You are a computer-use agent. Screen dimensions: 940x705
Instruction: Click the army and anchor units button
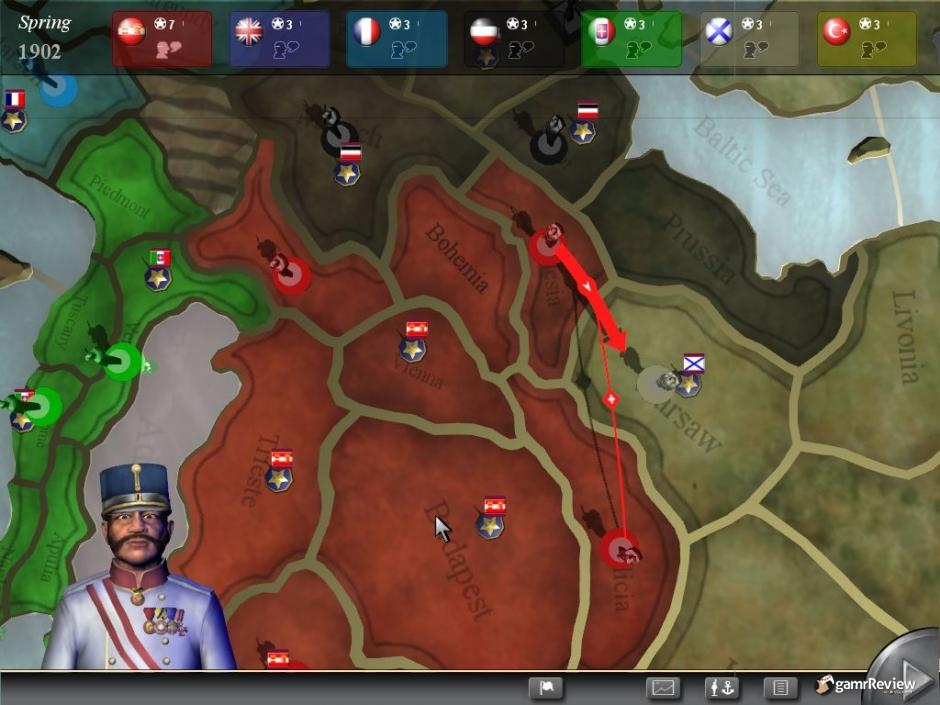[721, 688]
